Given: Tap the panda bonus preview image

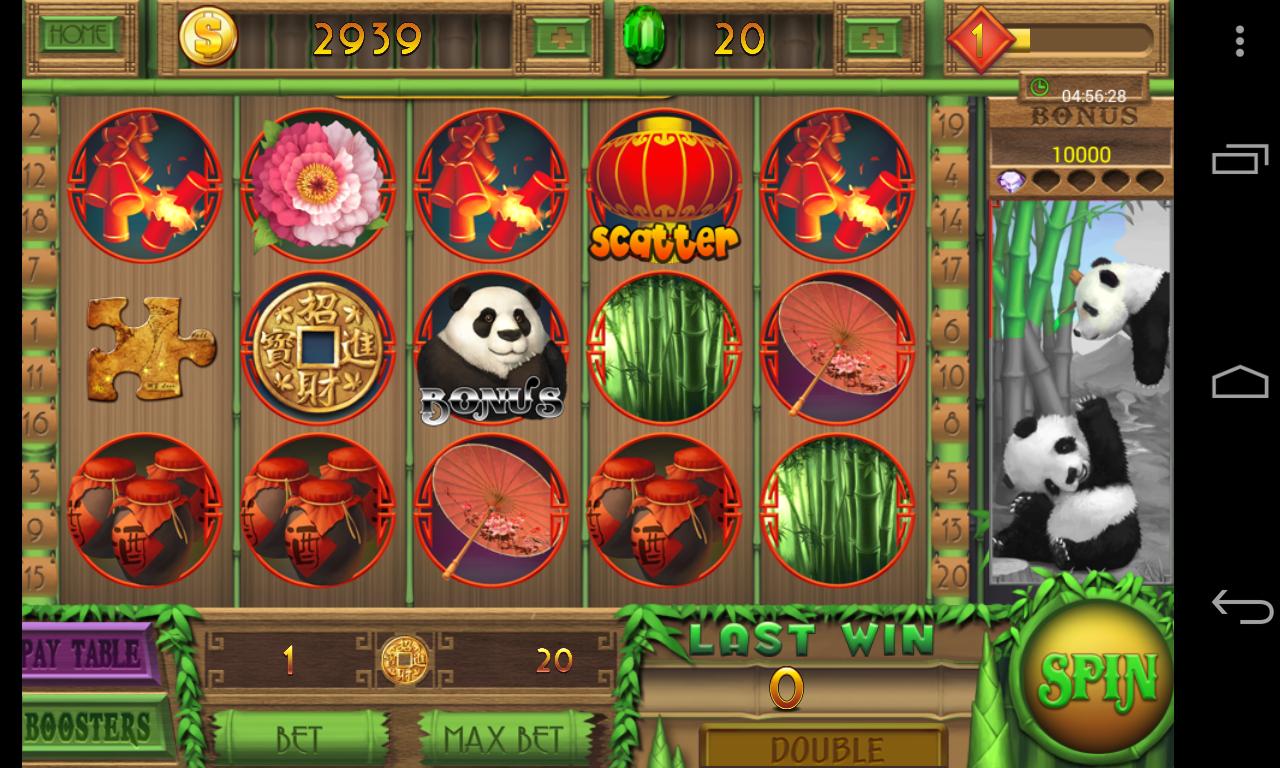Looking at the screenshot, I should (1079, 390).
